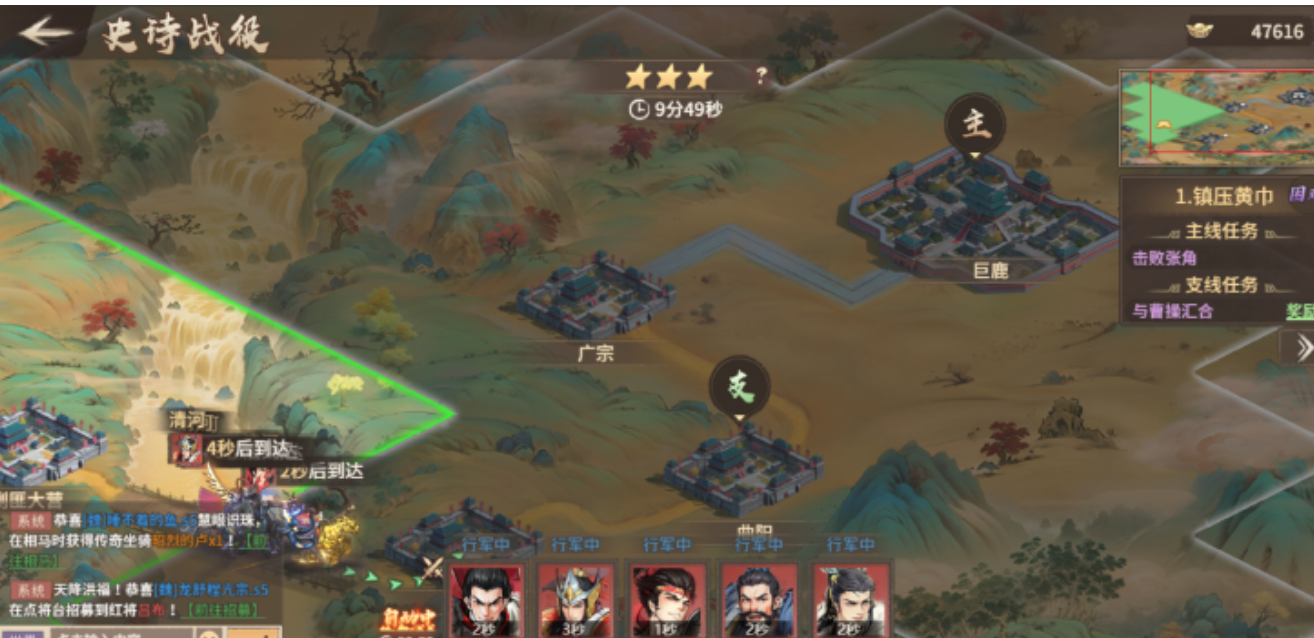Tap the gold ingot currency icon
This screenshot has width=1314, height=638.
coord(1199,31)
